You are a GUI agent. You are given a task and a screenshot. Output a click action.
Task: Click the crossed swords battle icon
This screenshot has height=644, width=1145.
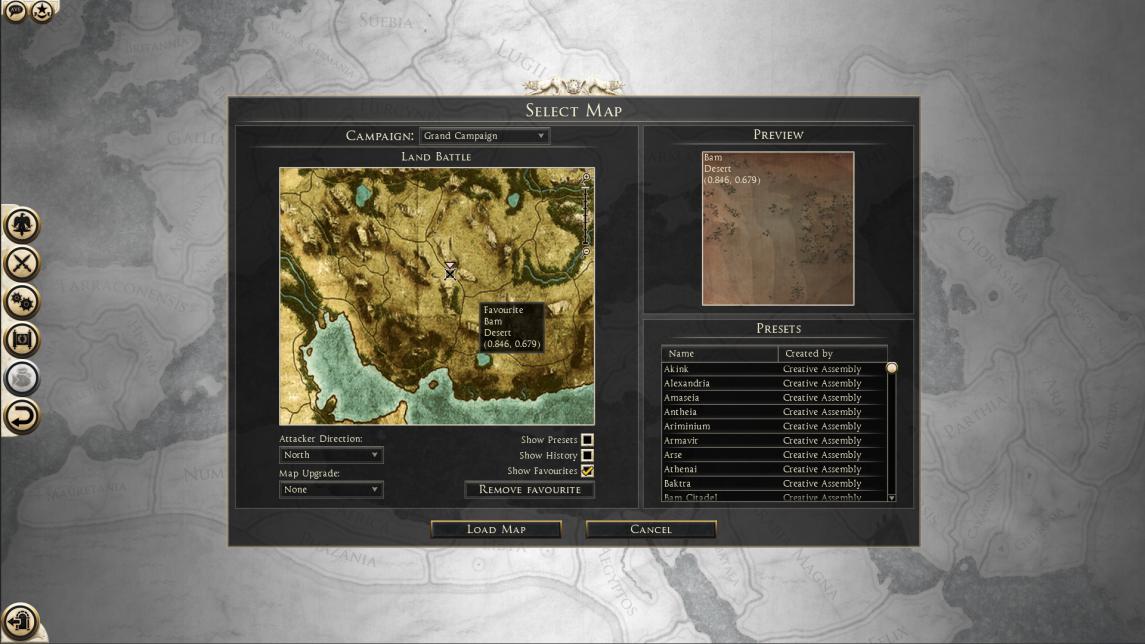click(22, 264)
